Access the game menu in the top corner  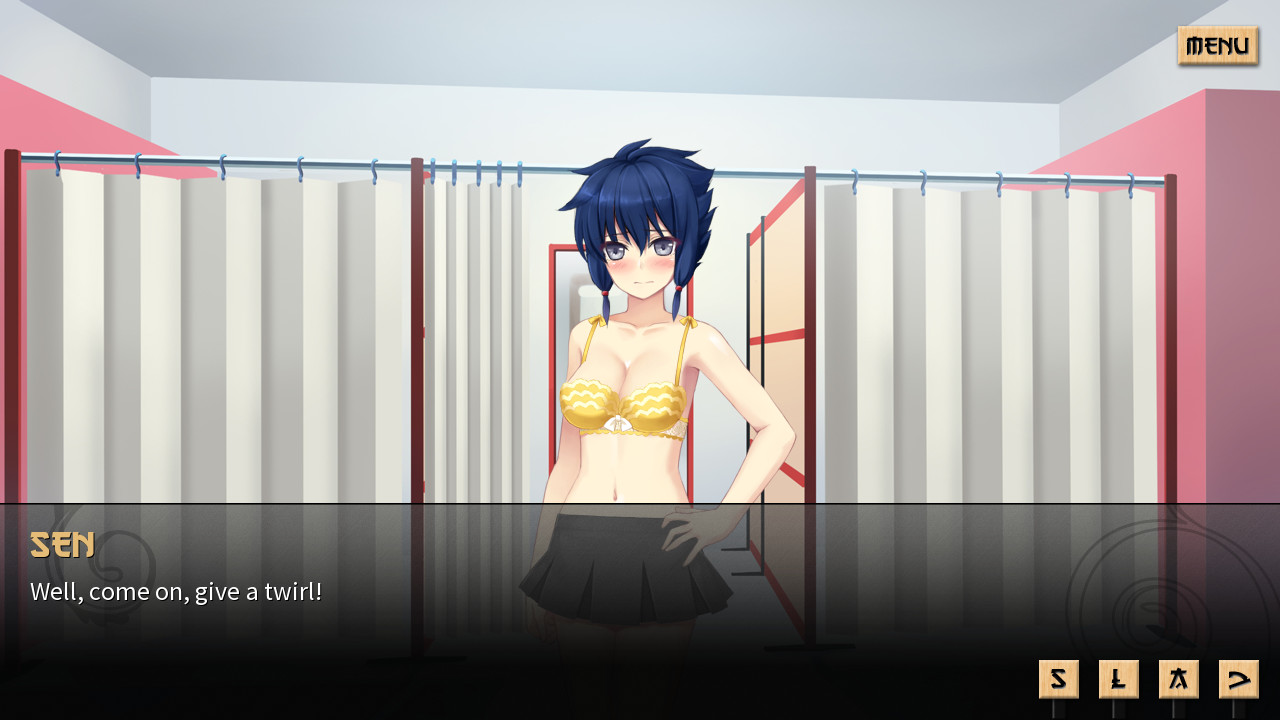coord(1217,46)
